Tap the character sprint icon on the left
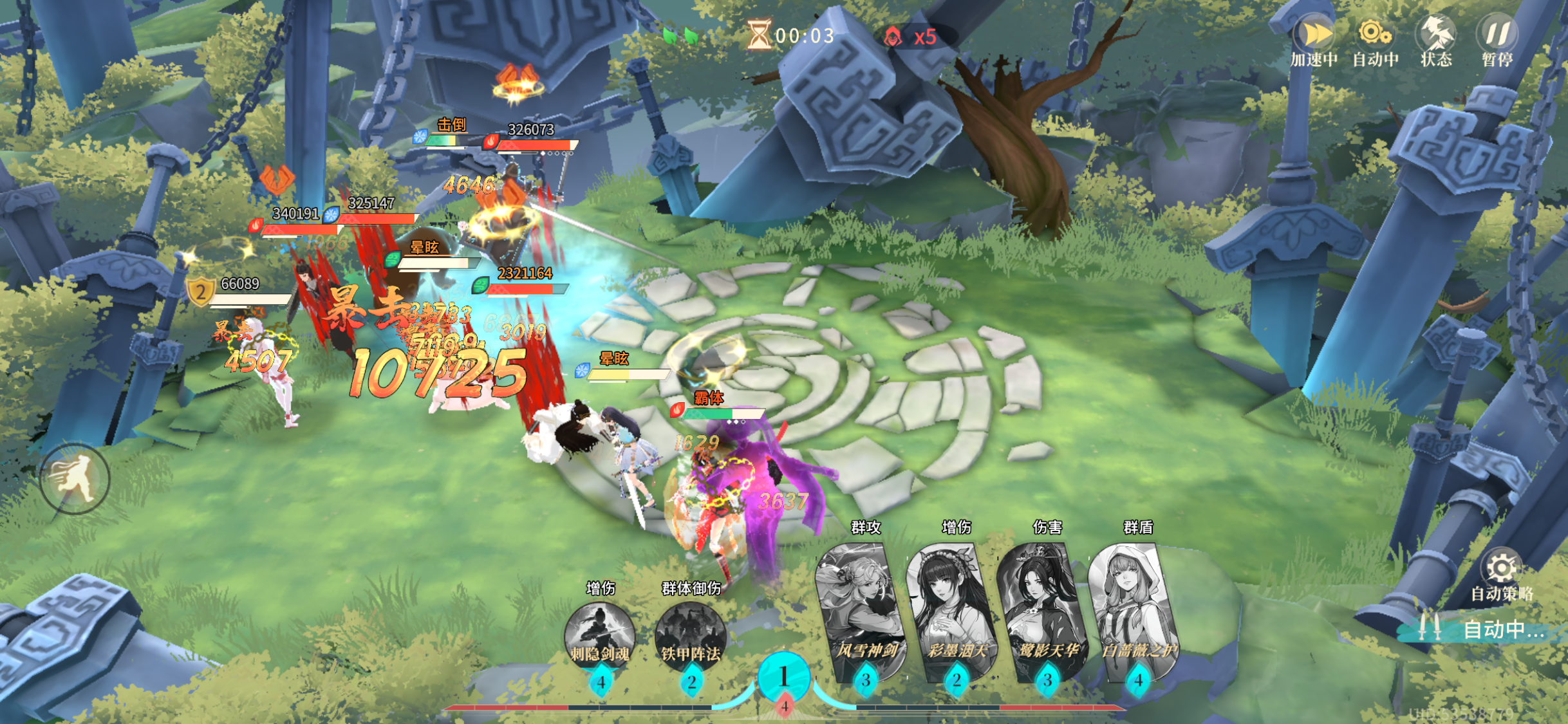Image resolution: width=1568 pixels, height=724 pixels. point(73,479)
